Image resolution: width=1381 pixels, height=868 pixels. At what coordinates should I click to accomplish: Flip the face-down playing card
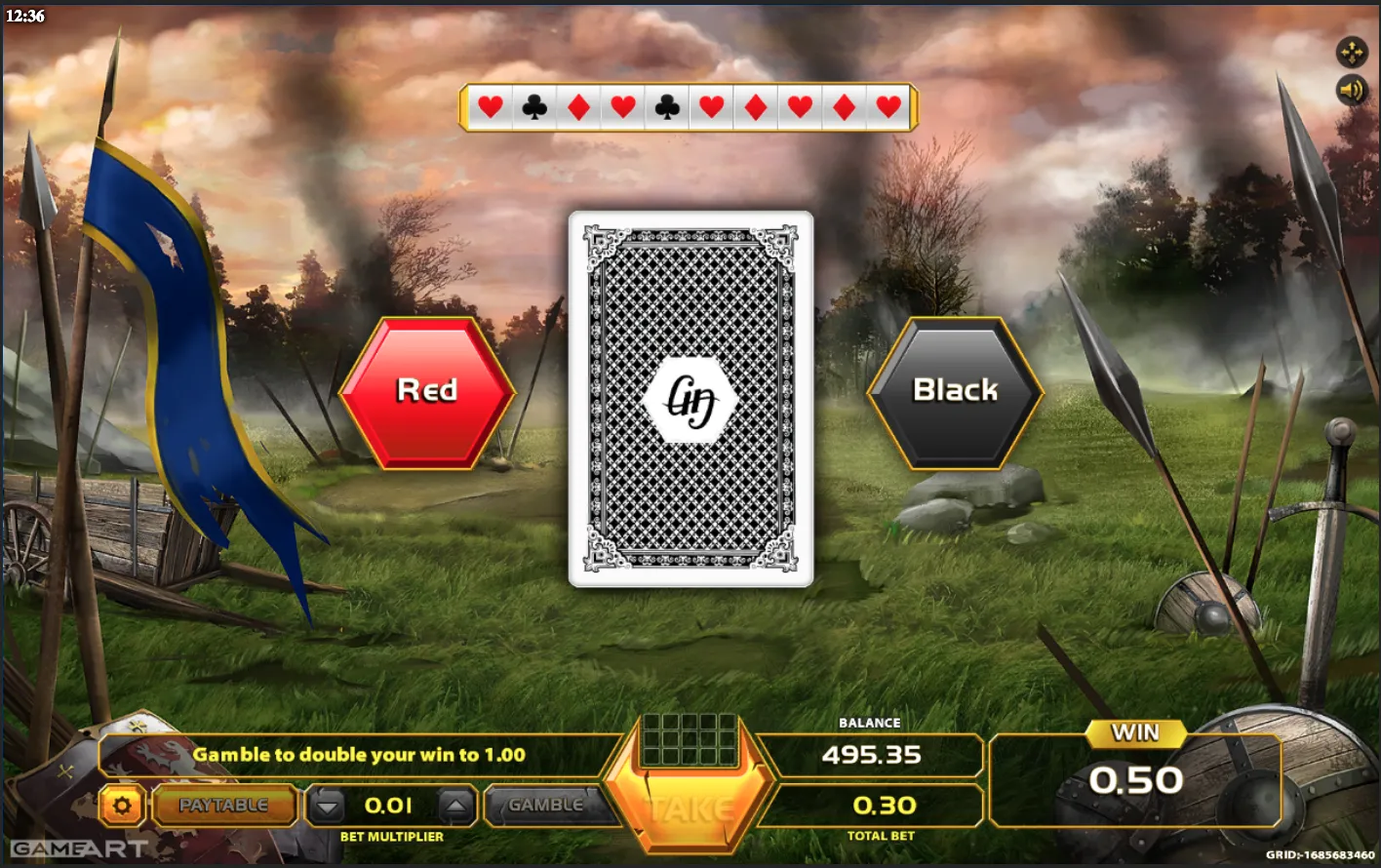pos(691,396)
